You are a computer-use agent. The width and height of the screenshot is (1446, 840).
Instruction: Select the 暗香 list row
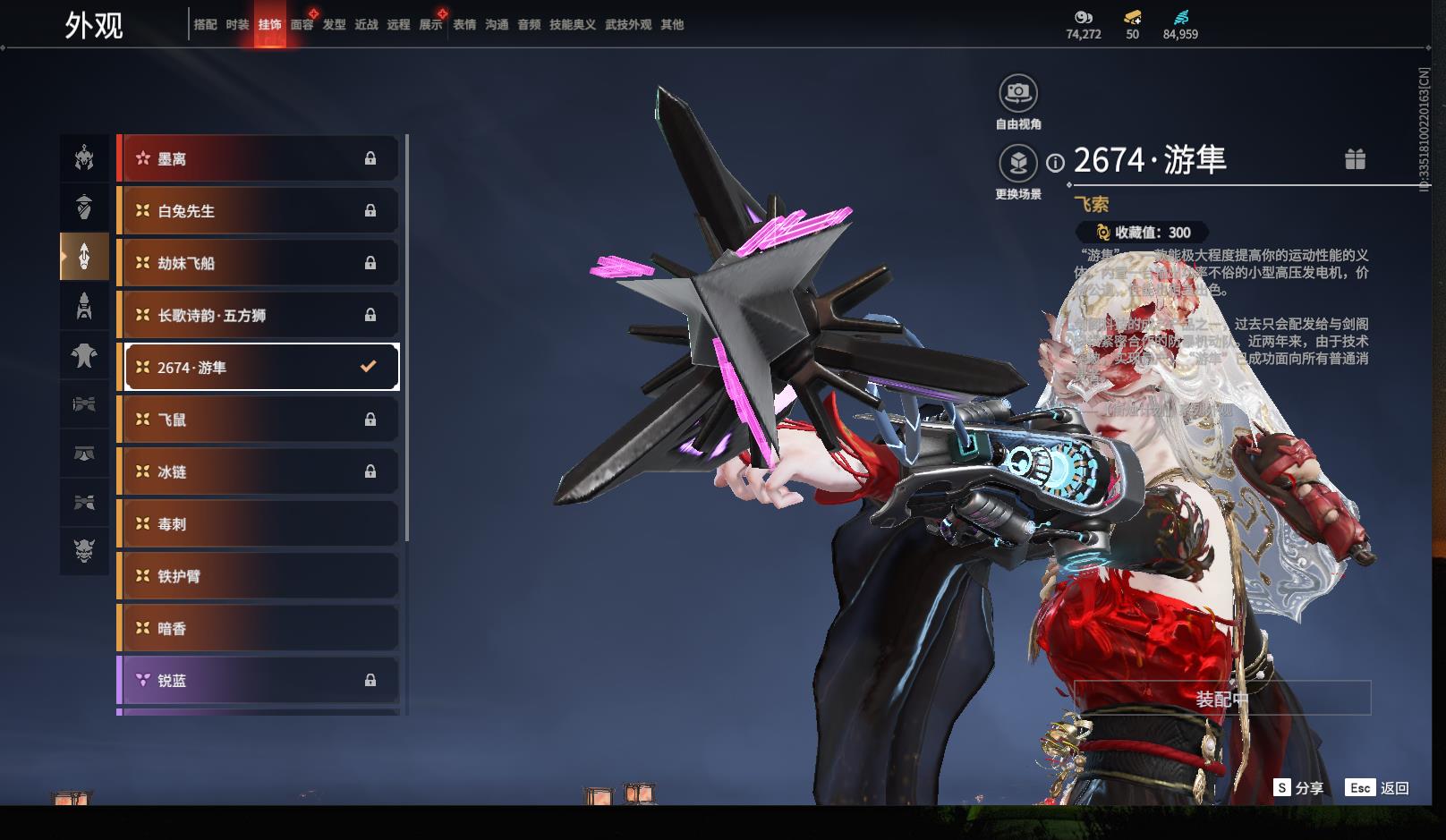click(259, 629)
